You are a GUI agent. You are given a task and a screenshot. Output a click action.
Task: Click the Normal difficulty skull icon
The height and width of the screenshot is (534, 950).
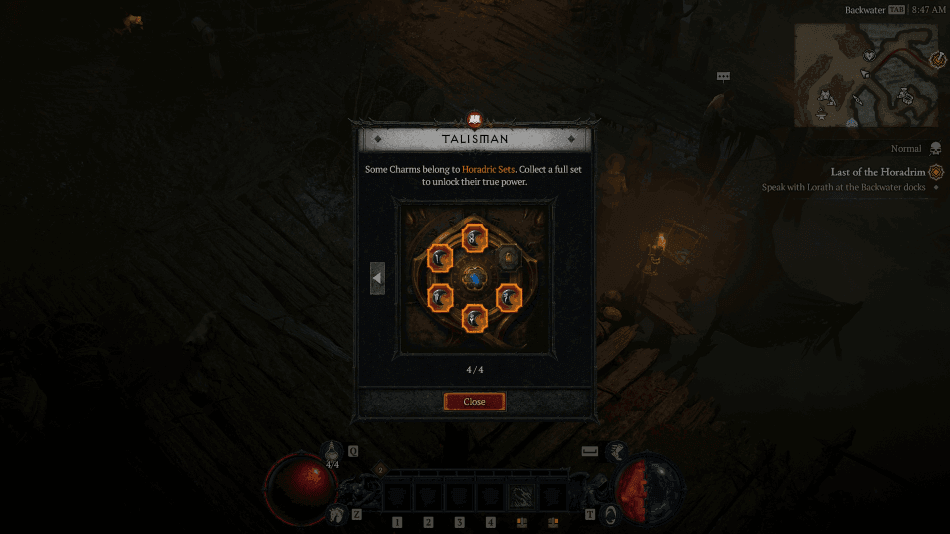[x=935, y=148]
